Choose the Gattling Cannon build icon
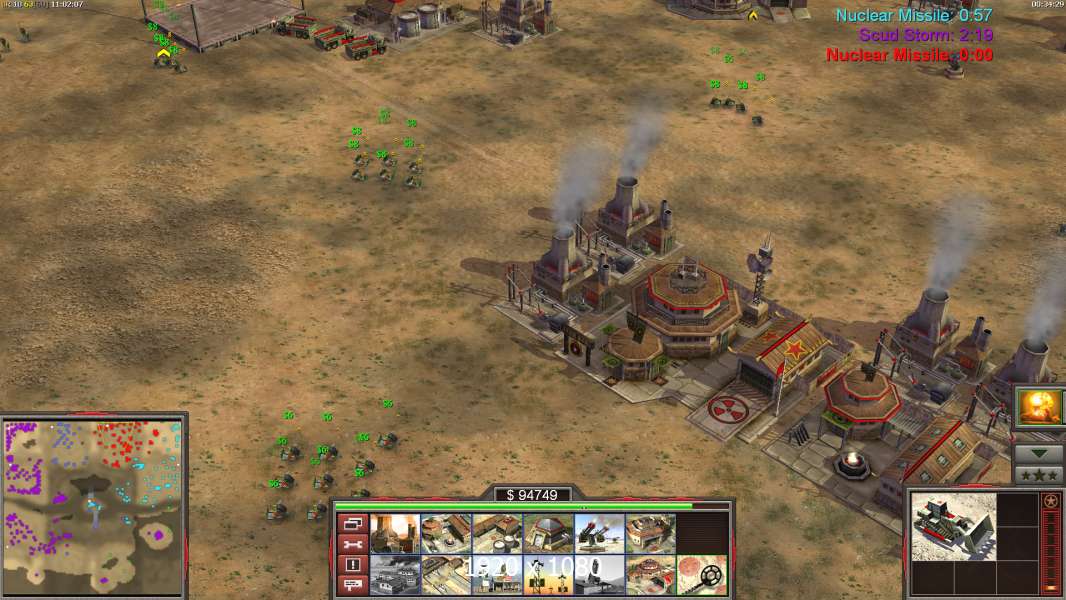1066x600 pixels. (599, 534)
